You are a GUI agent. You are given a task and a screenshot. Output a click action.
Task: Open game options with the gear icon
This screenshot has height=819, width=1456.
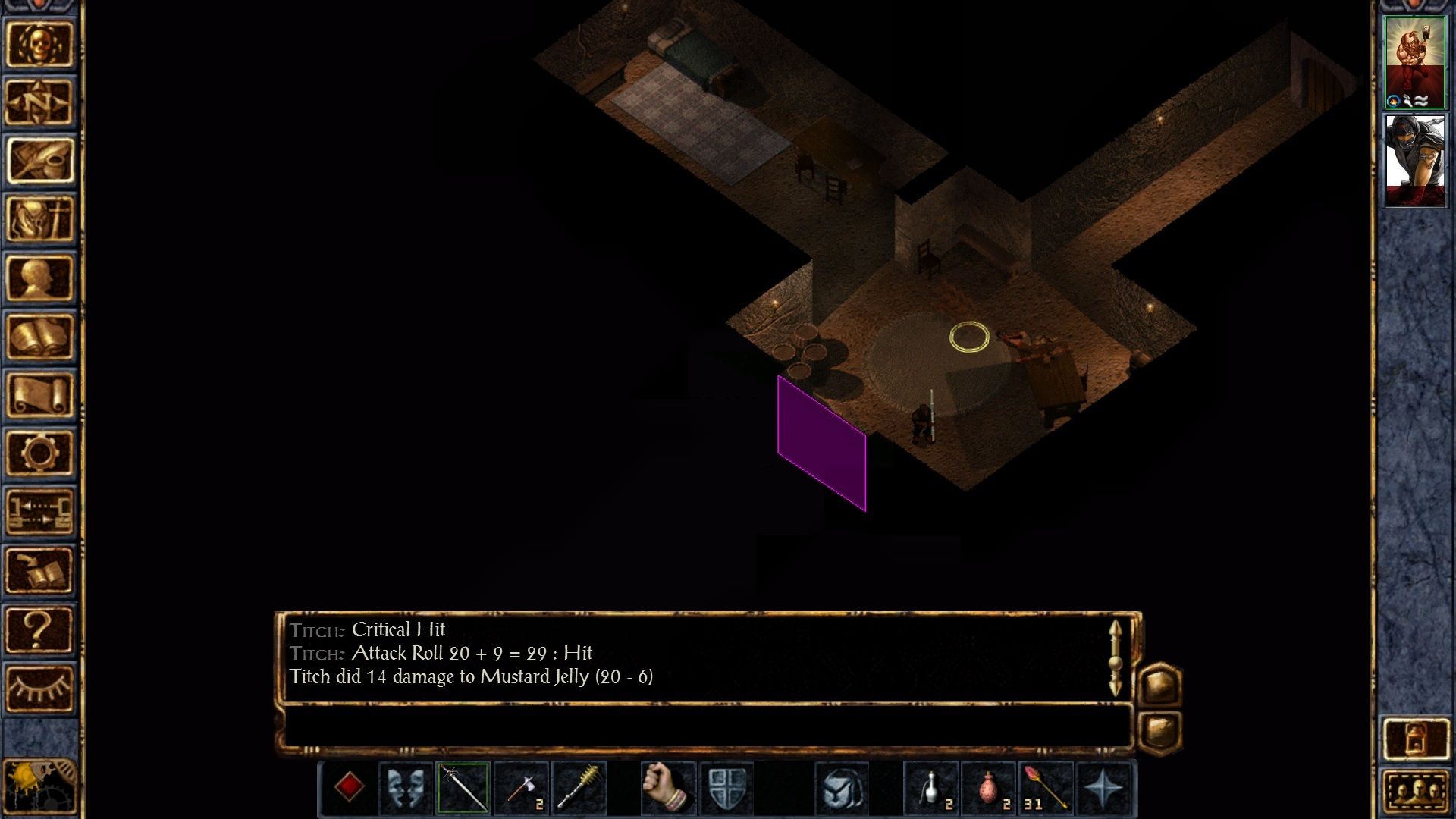(39, 453)
